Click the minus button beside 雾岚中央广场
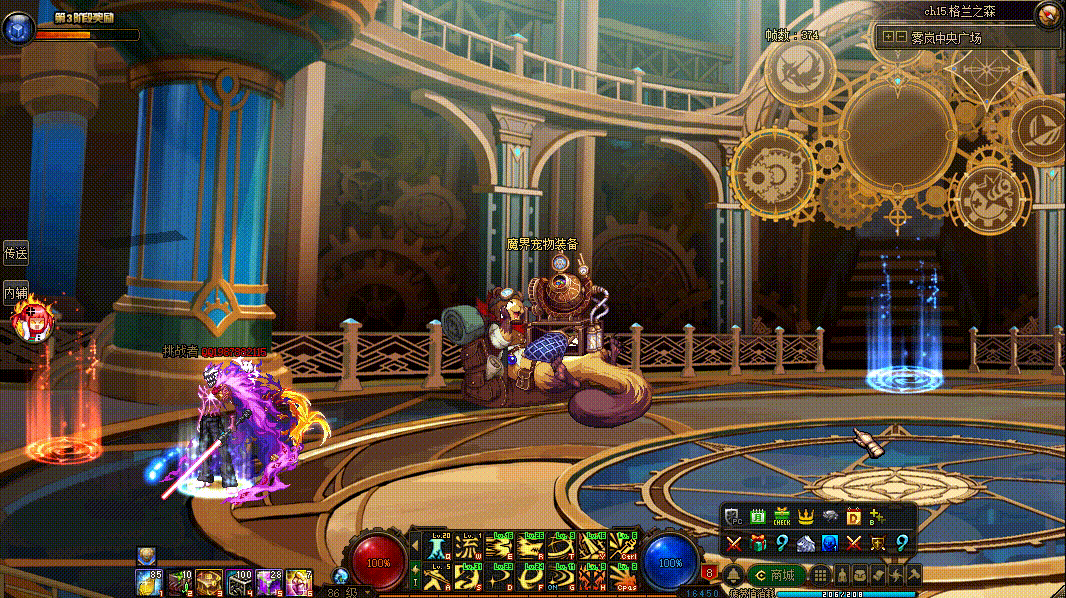This screenshot has width=1066, height=598. pyautogui.click(x=901, y=37)
